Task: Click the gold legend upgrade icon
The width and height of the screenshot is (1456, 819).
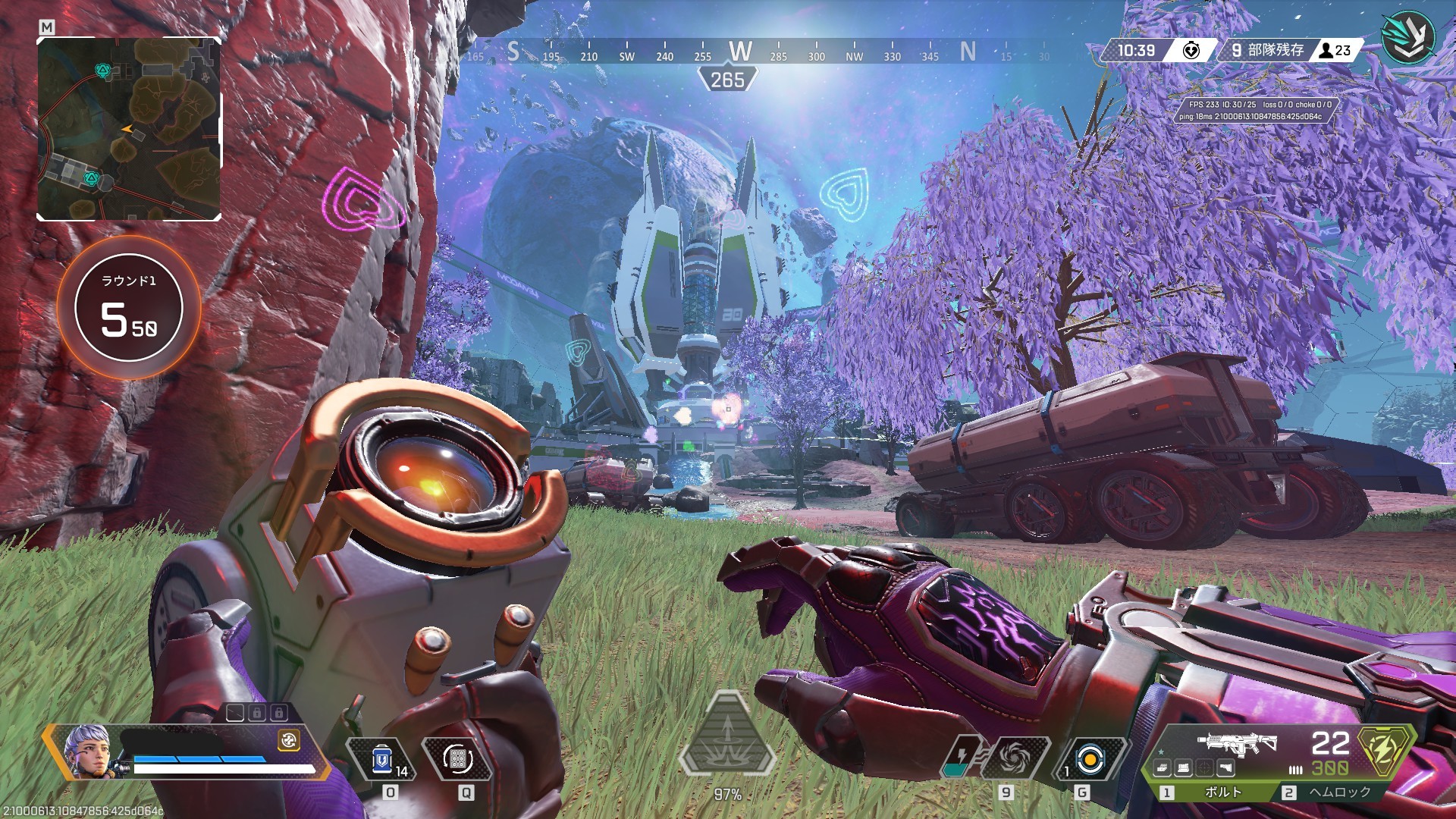Action: click(x=288, y=741)
